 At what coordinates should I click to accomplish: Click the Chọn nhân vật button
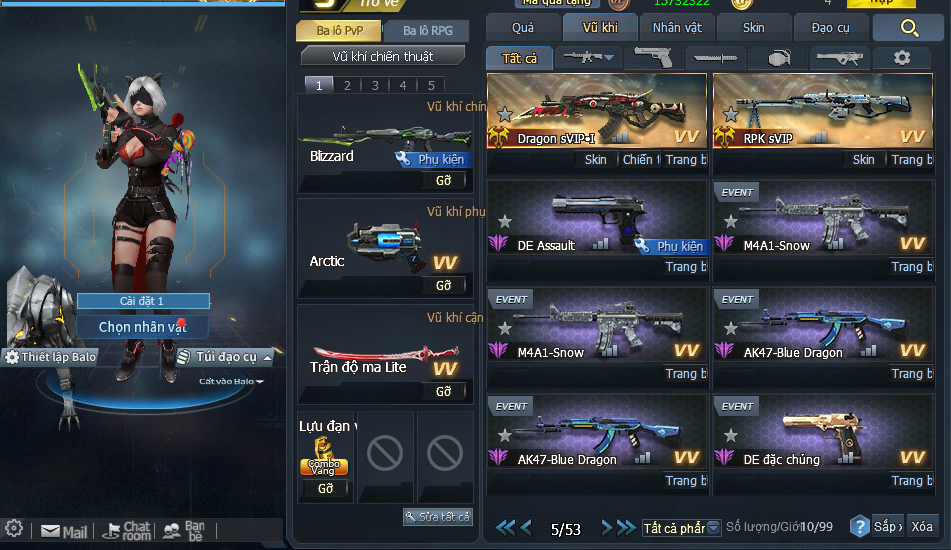click(x=143, y=327)
